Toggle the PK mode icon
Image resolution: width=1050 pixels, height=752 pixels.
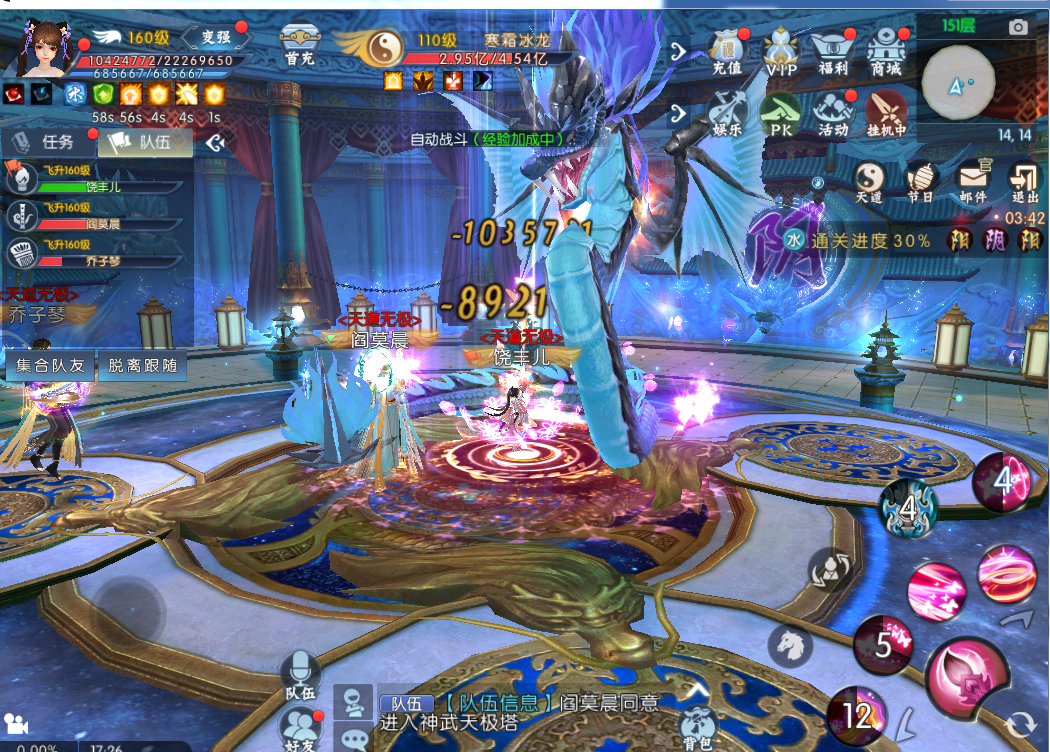[x=779, y=113]
